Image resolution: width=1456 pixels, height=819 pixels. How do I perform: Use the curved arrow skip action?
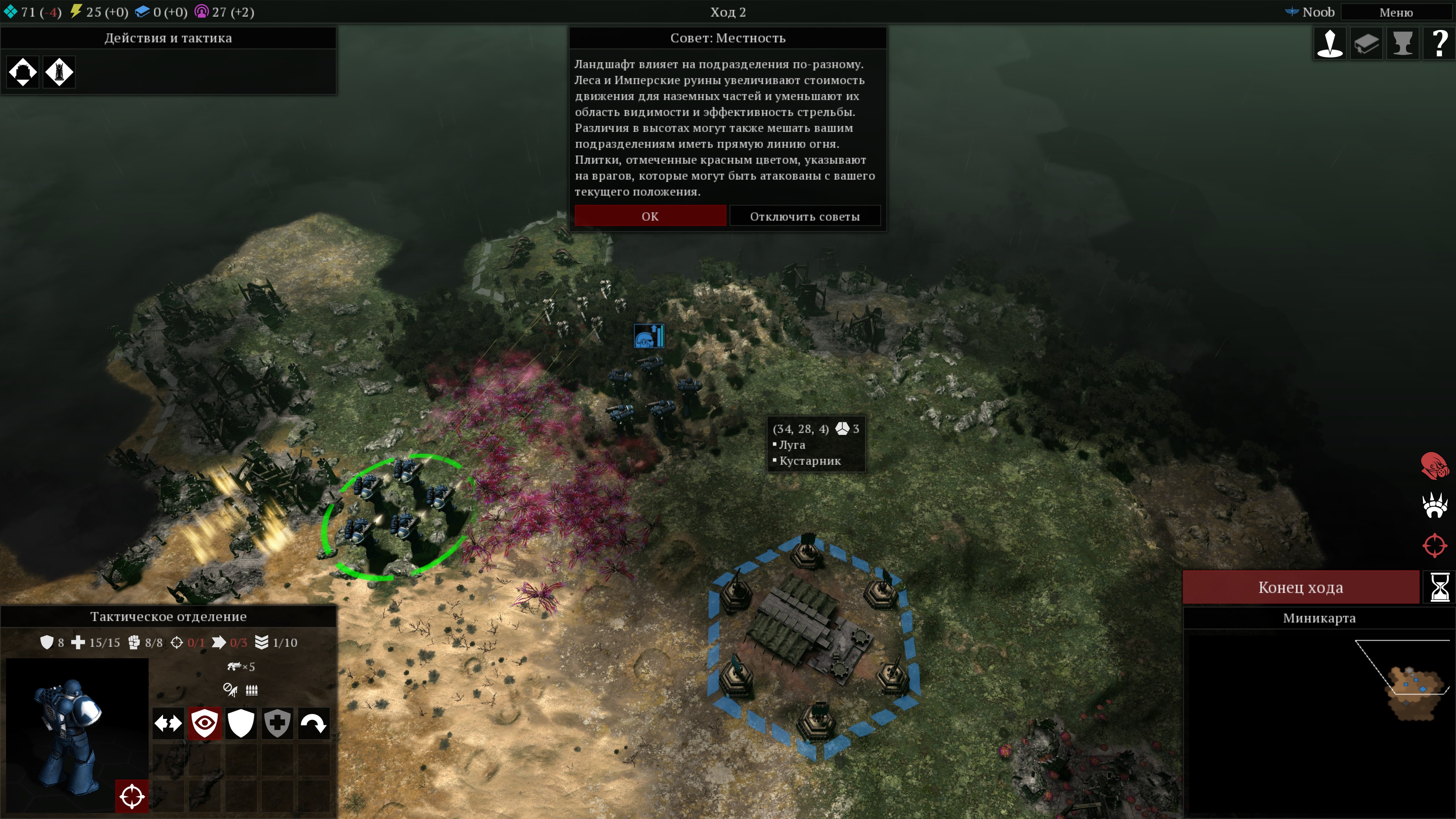click(313, 723)
